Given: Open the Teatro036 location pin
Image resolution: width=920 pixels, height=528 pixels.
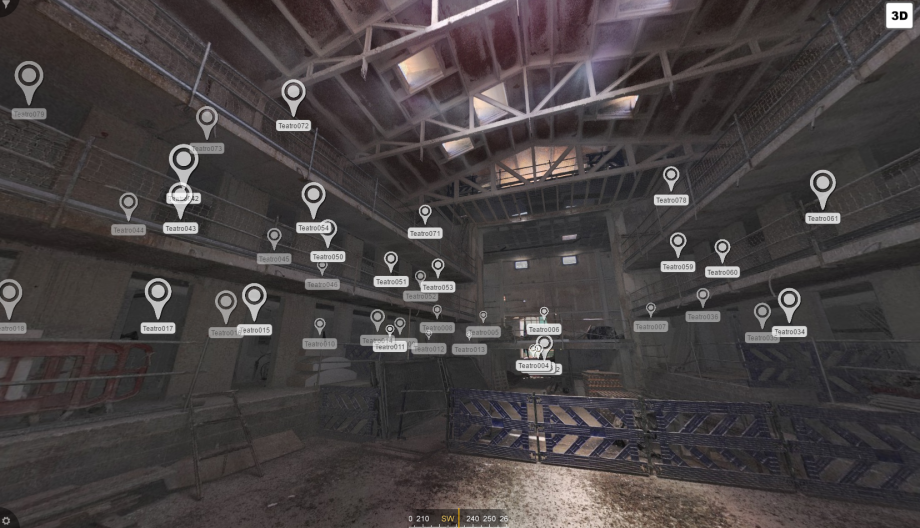Looking at the screenshot, I should 703,297.
